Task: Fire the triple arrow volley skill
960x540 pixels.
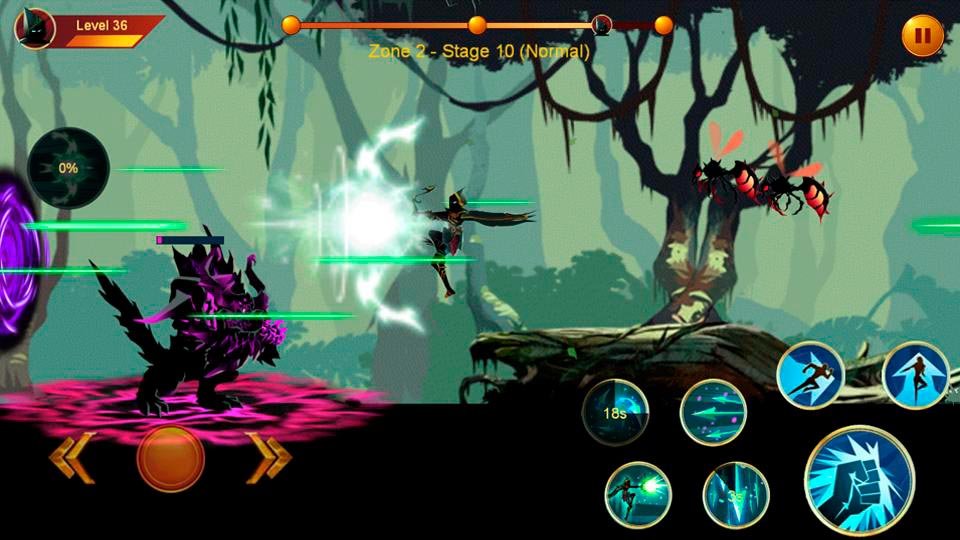Action: point(713,413)
